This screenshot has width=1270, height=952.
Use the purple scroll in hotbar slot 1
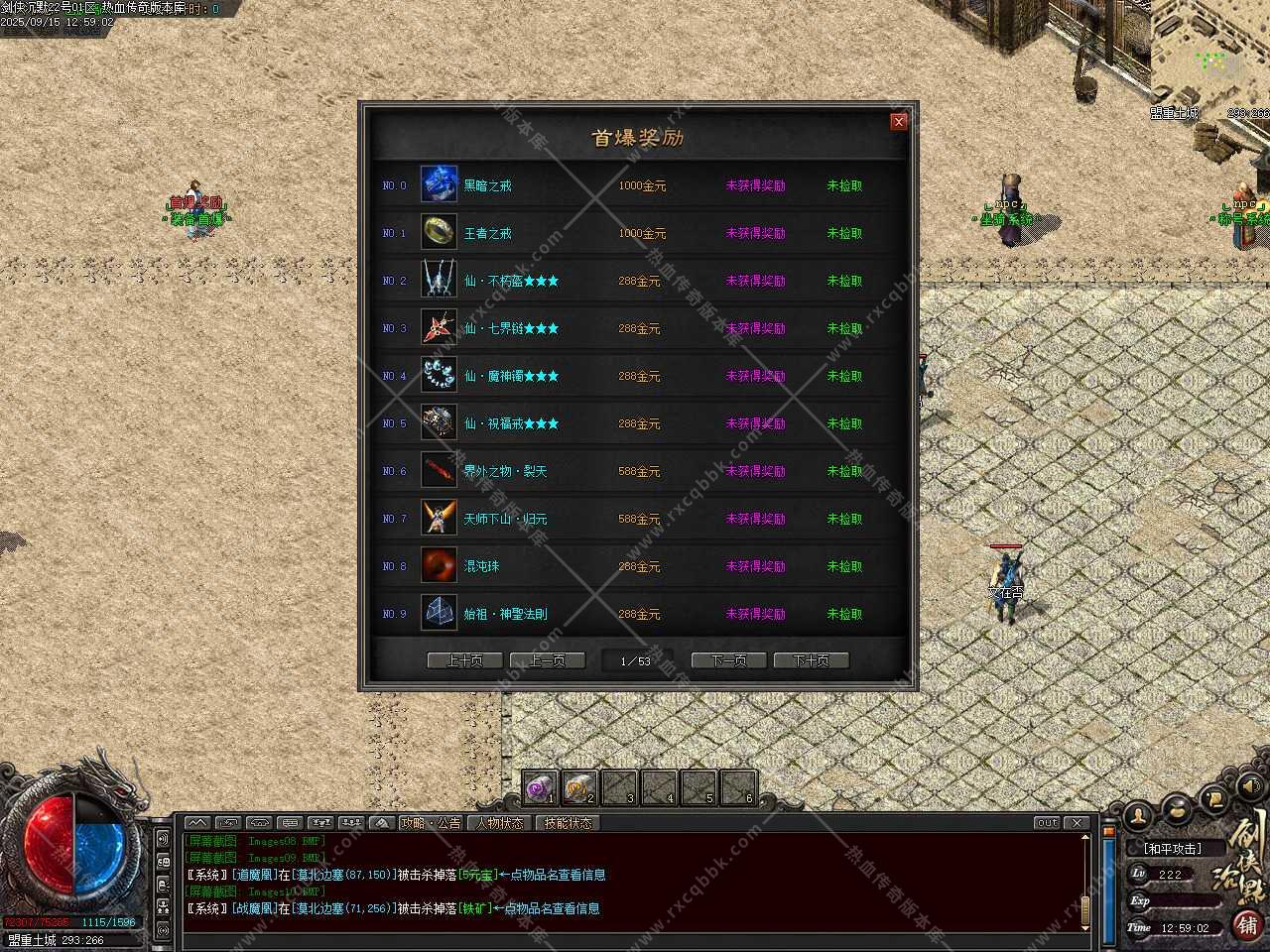click(x=540, y=788)
